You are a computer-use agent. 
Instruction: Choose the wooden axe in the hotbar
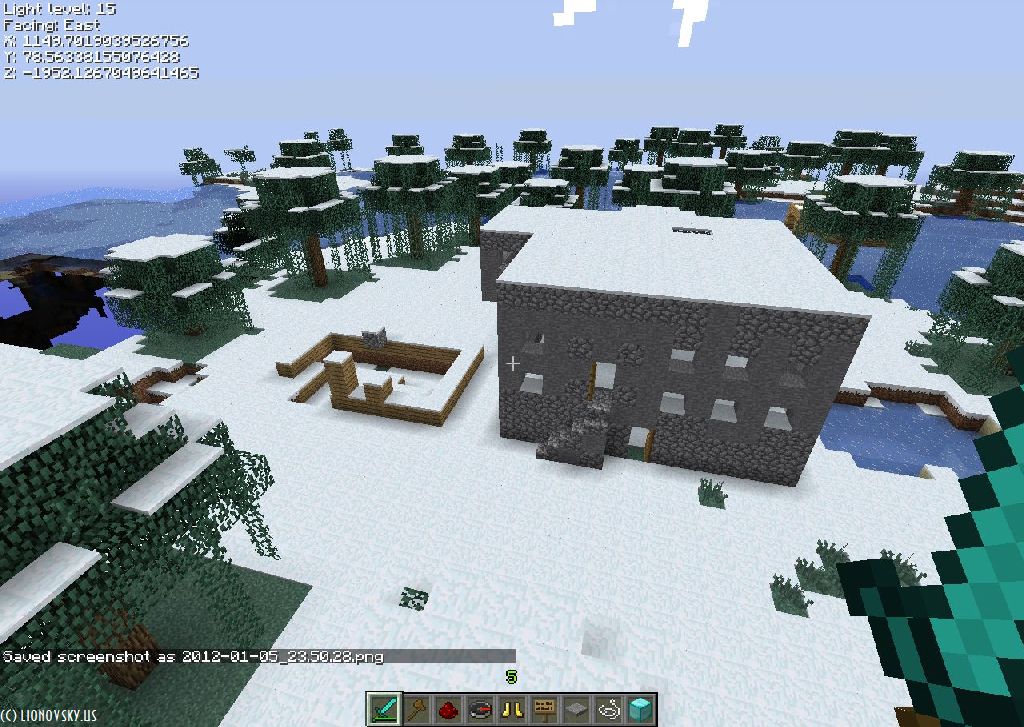coord(416,708)
